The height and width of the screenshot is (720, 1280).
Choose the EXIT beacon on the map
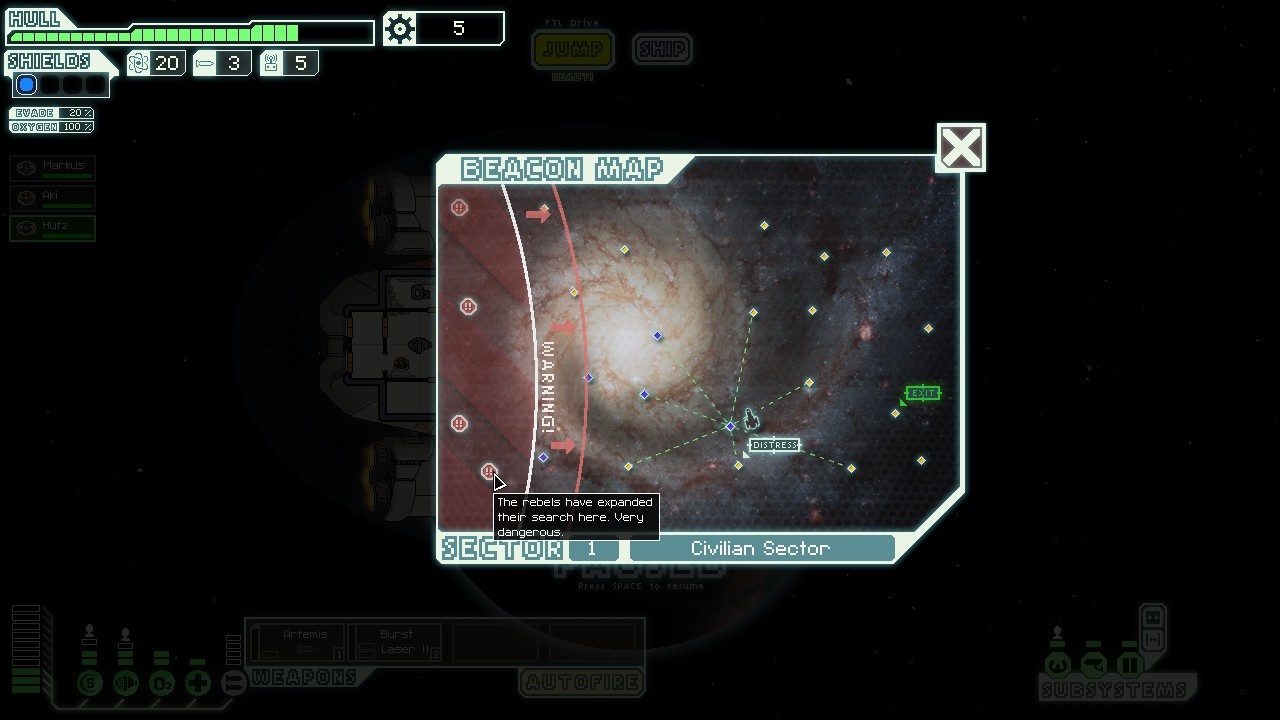896,412
